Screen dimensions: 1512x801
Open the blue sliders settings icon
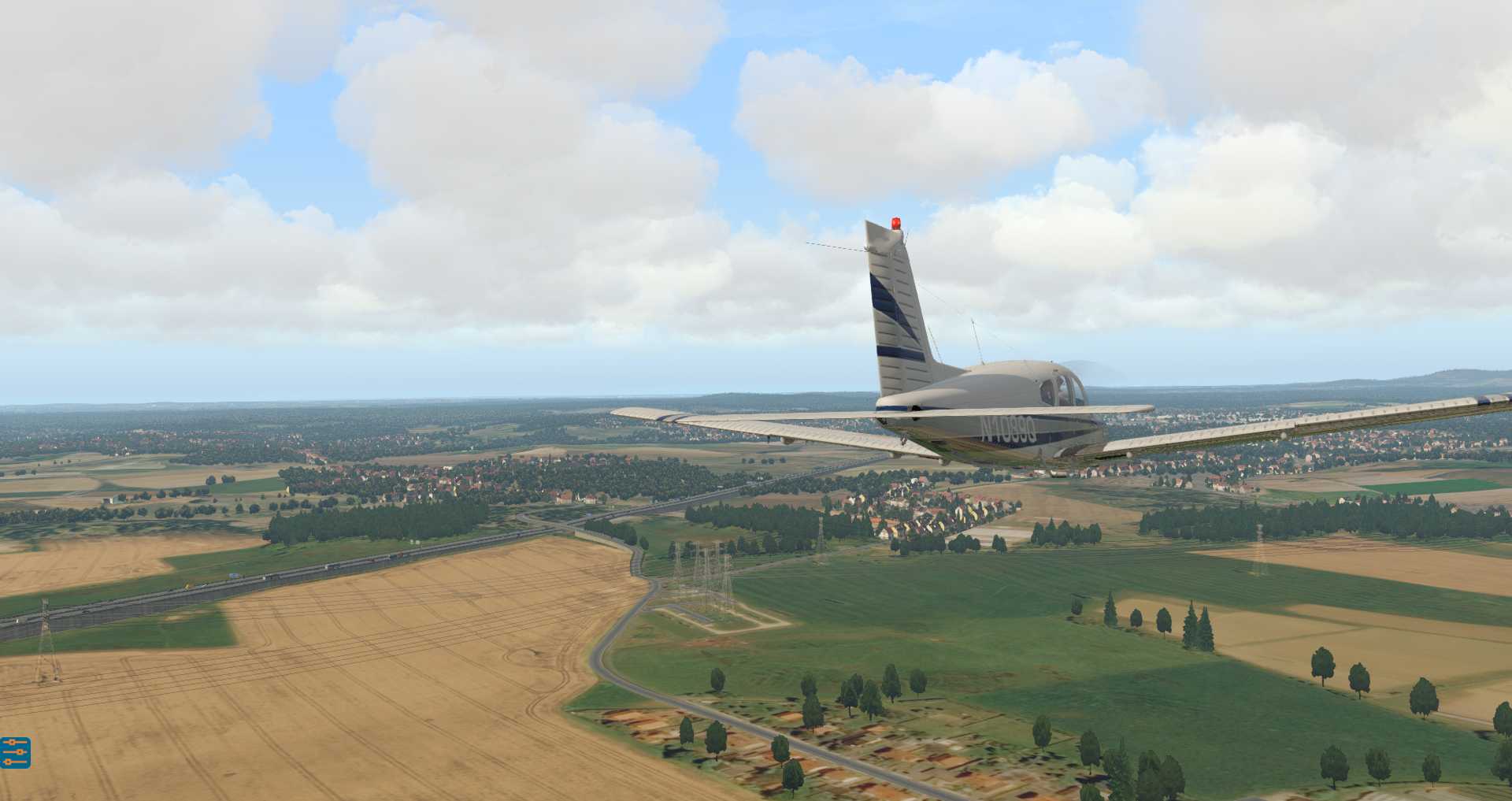click(15, 752)
